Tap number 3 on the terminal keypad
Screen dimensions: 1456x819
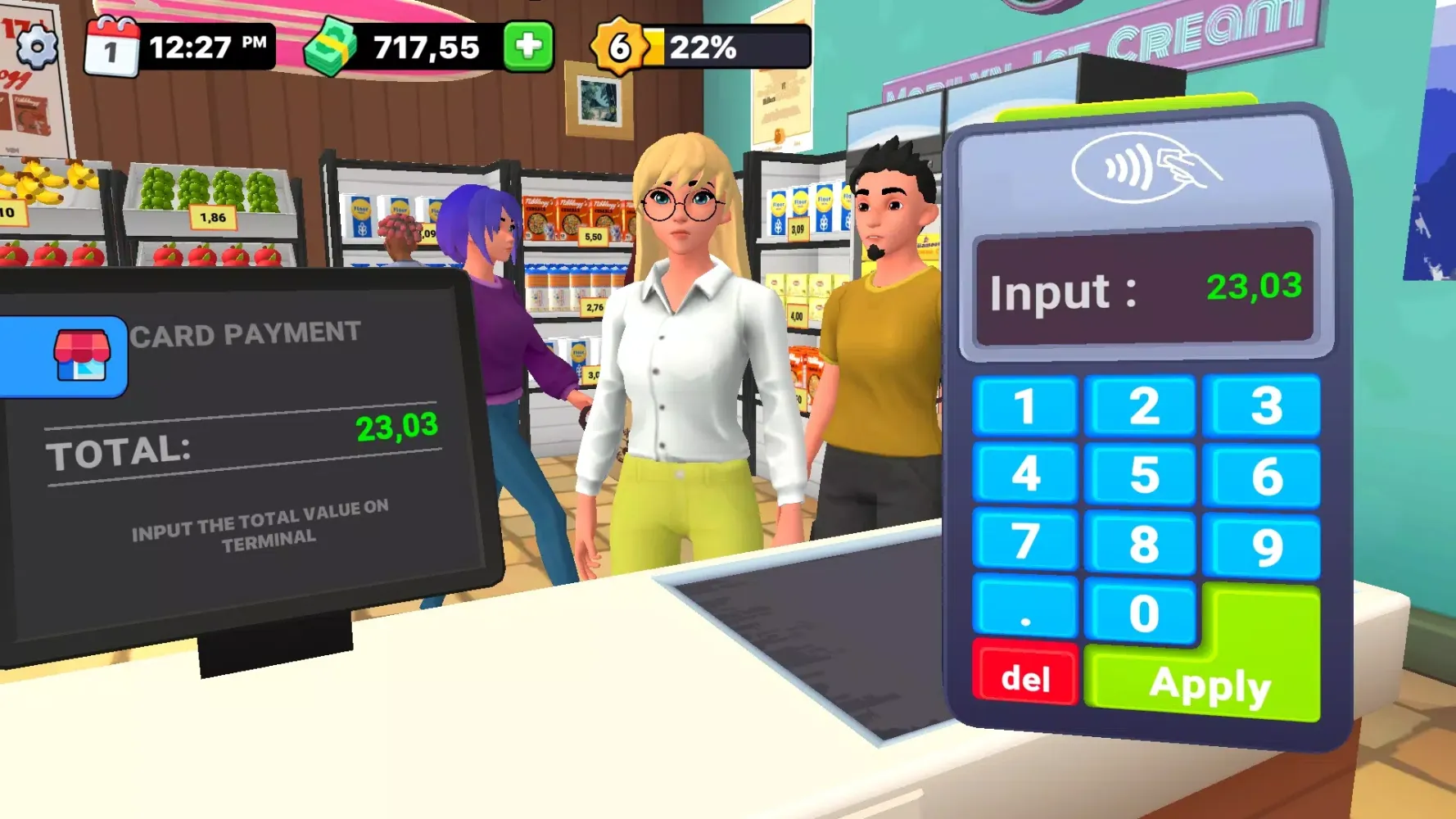pyautogui.click(x=1264, y=406)
